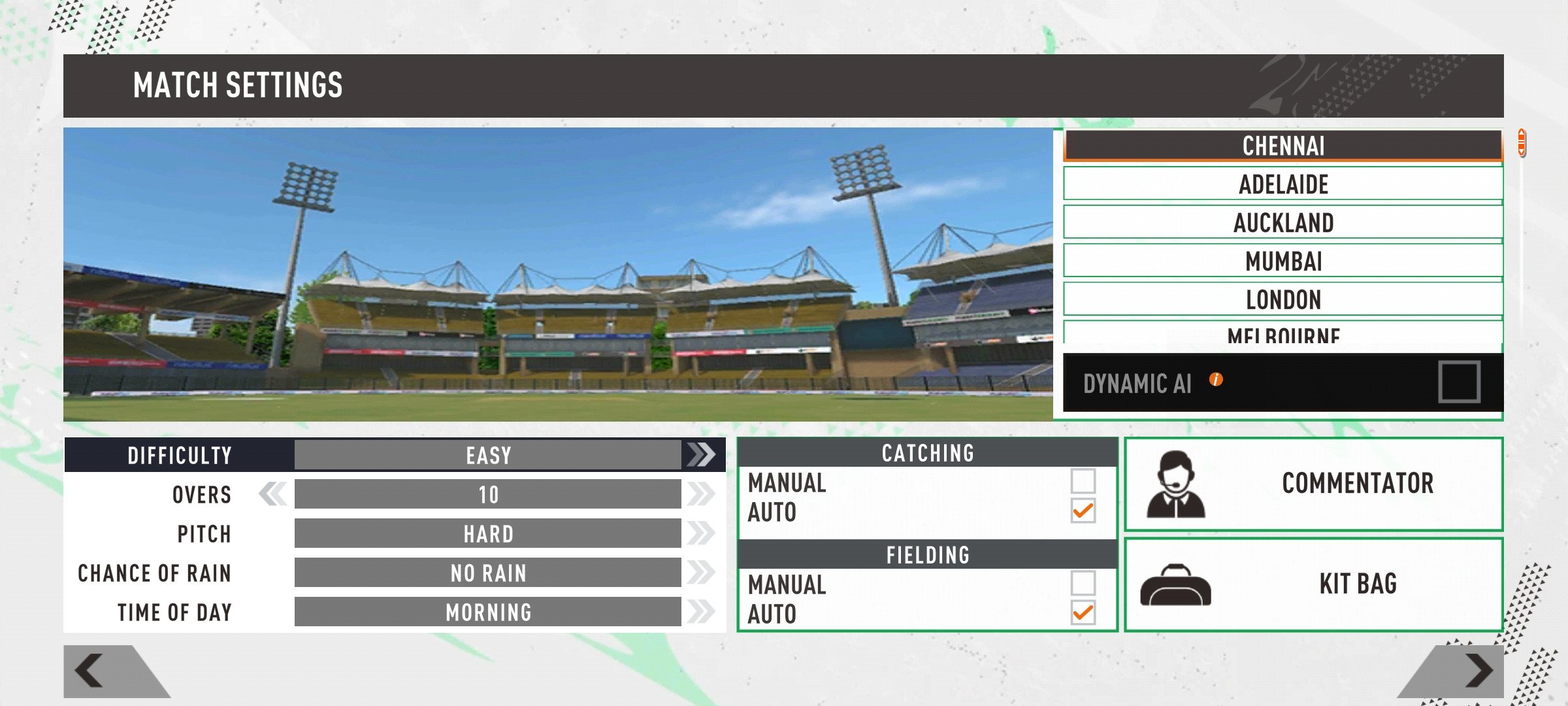Select the Chennai stadium

pos(1283,146)
